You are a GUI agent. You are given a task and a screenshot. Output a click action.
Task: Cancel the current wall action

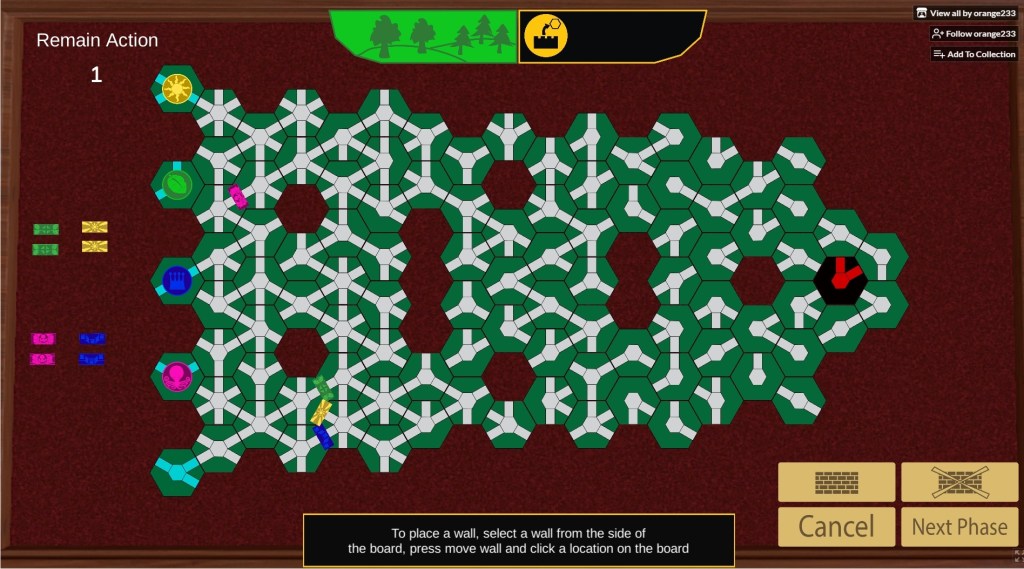click(x=836, y=526)
